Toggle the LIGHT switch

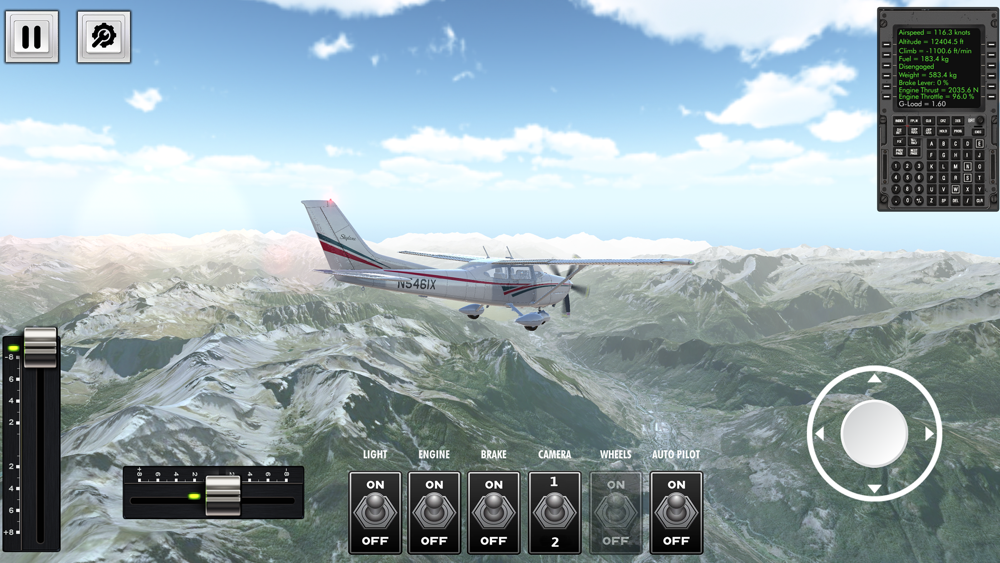point(375,512)
